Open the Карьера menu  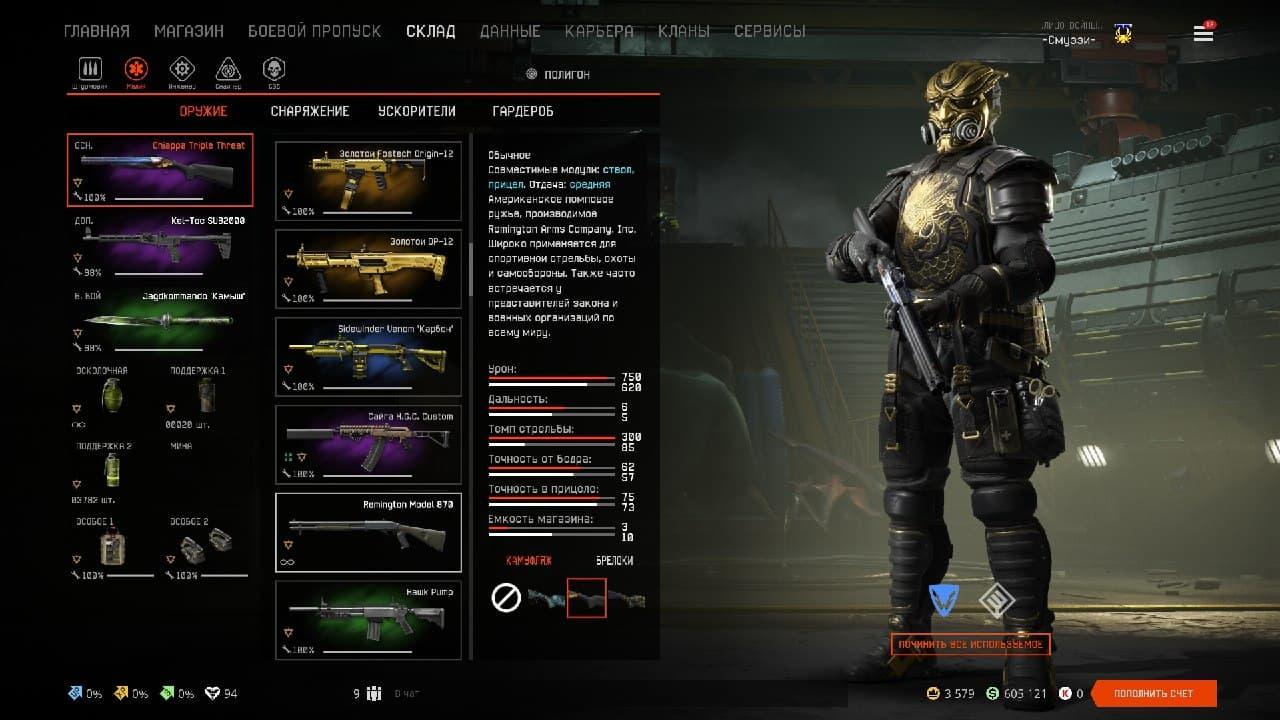point(599,31)
